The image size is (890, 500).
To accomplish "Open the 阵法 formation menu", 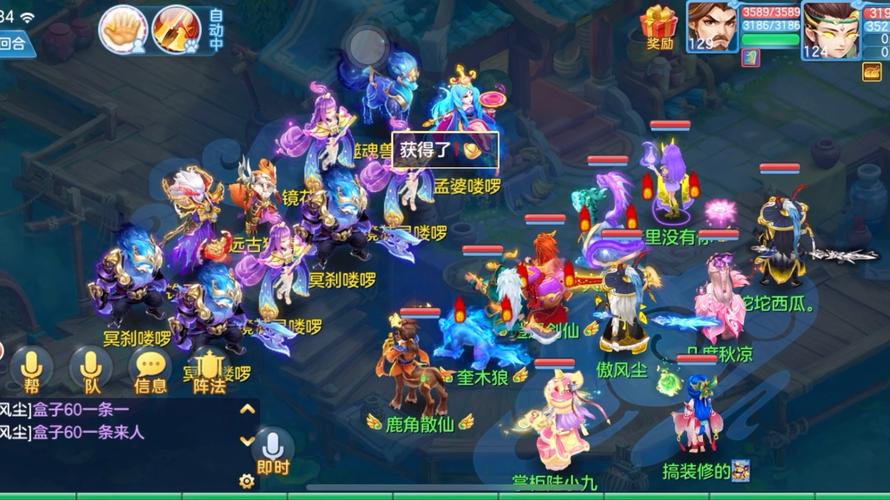I will pos(209,370).
